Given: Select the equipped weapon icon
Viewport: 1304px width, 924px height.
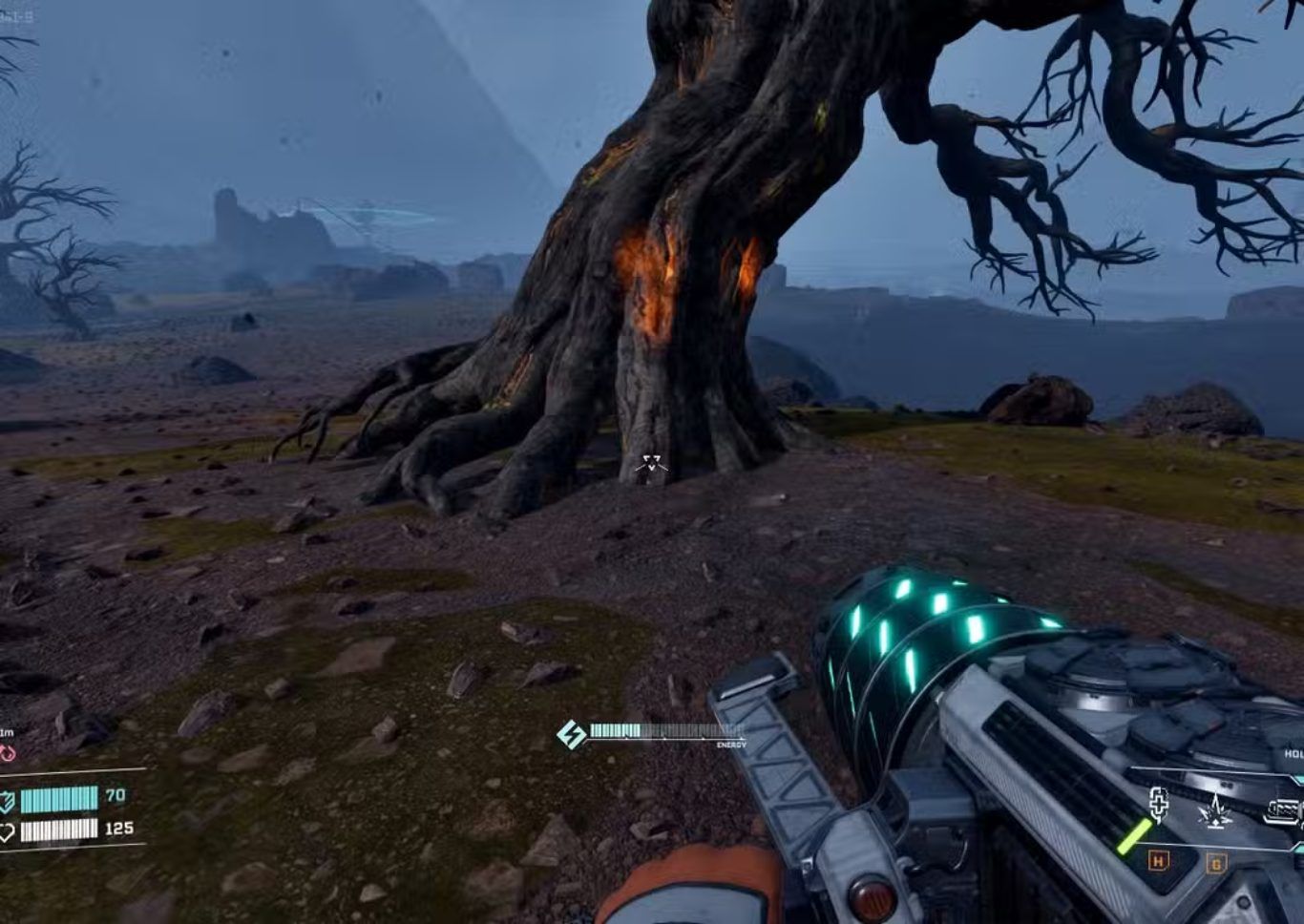Looking at the screenshot, I should point(1282,812).
